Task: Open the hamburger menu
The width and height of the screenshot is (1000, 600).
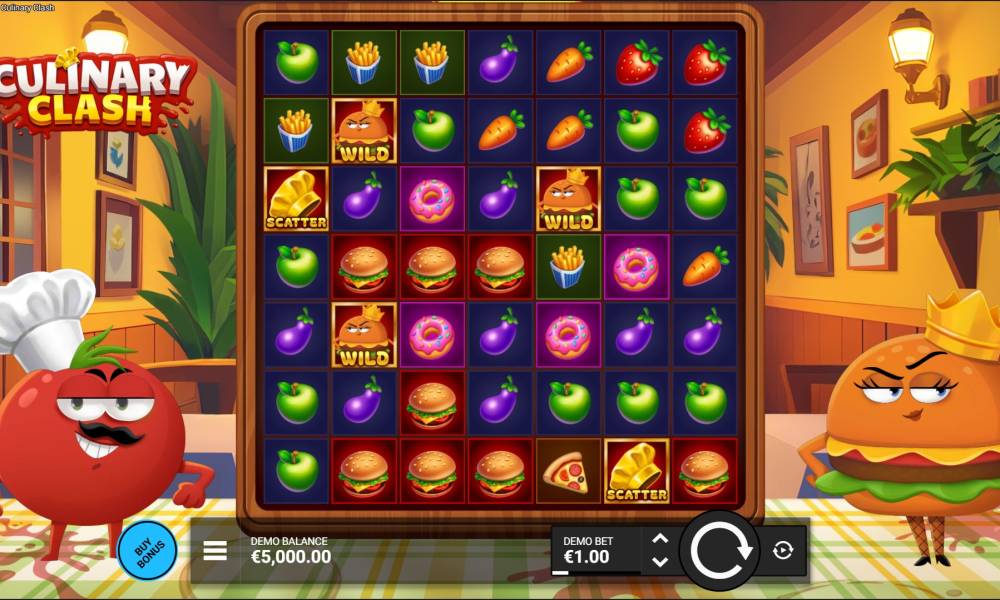Action: tap(215, 550)
